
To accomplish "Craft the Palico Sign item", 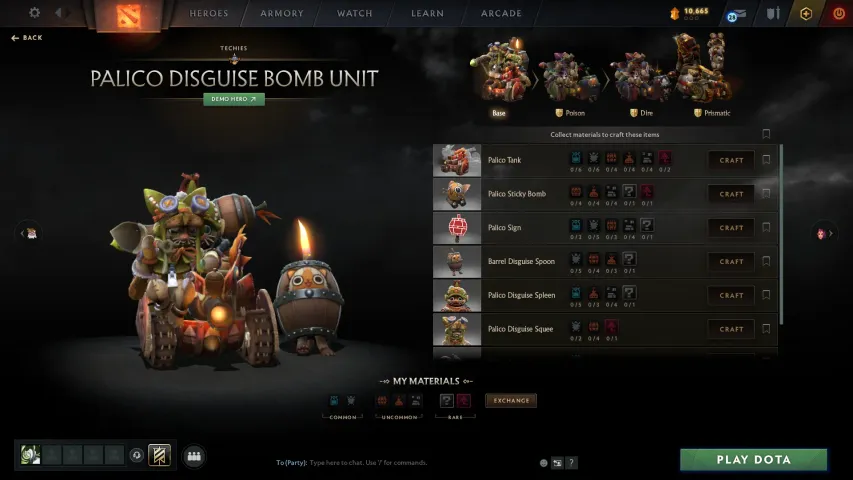I will pos(731,228).
